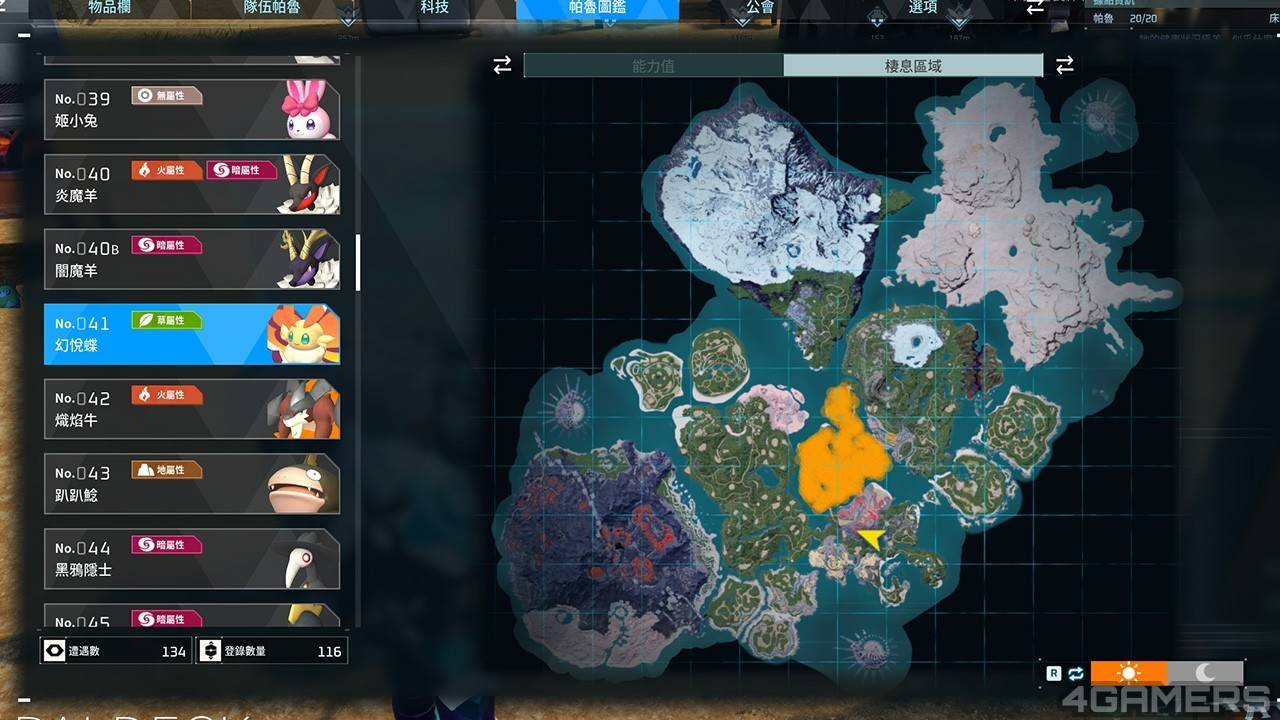Open the 物品欄 inventory tab
Image resolution: width=1280 pixels, height=720 pixels.
tap(110, 7)
